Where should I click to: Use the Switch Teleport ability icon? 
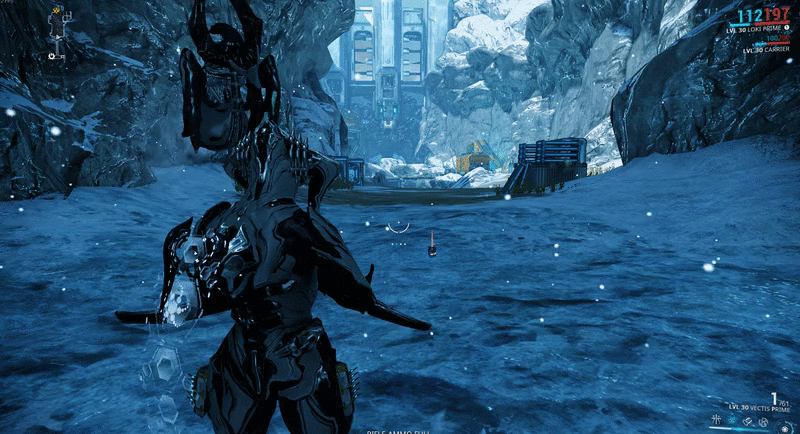point(747,421)
